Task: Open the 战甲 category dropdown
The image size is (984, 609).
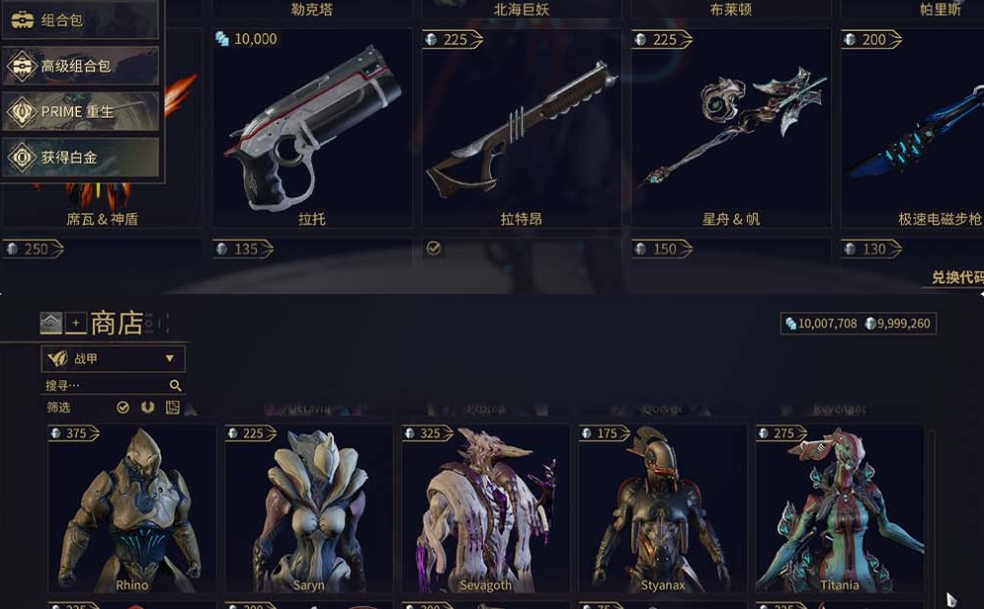Action: click(x=113, y=358)
